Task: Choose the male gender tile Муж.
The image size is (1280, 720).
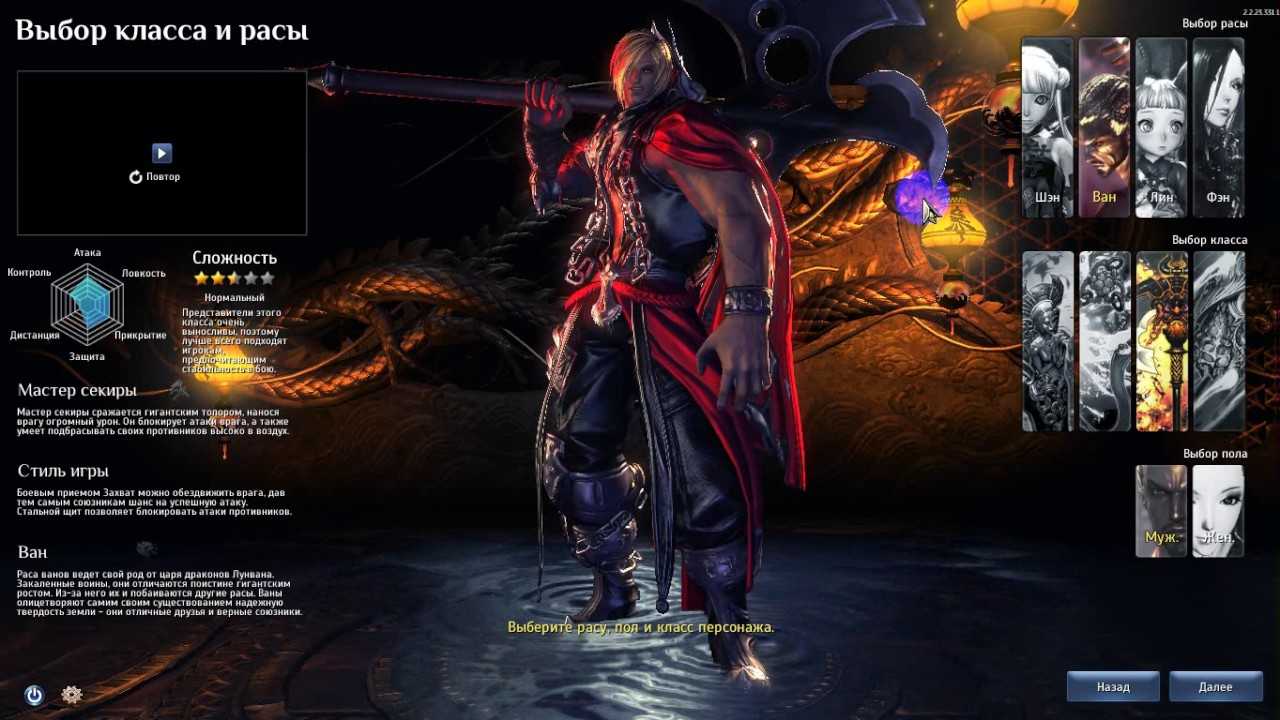Action: (1161, 510)
